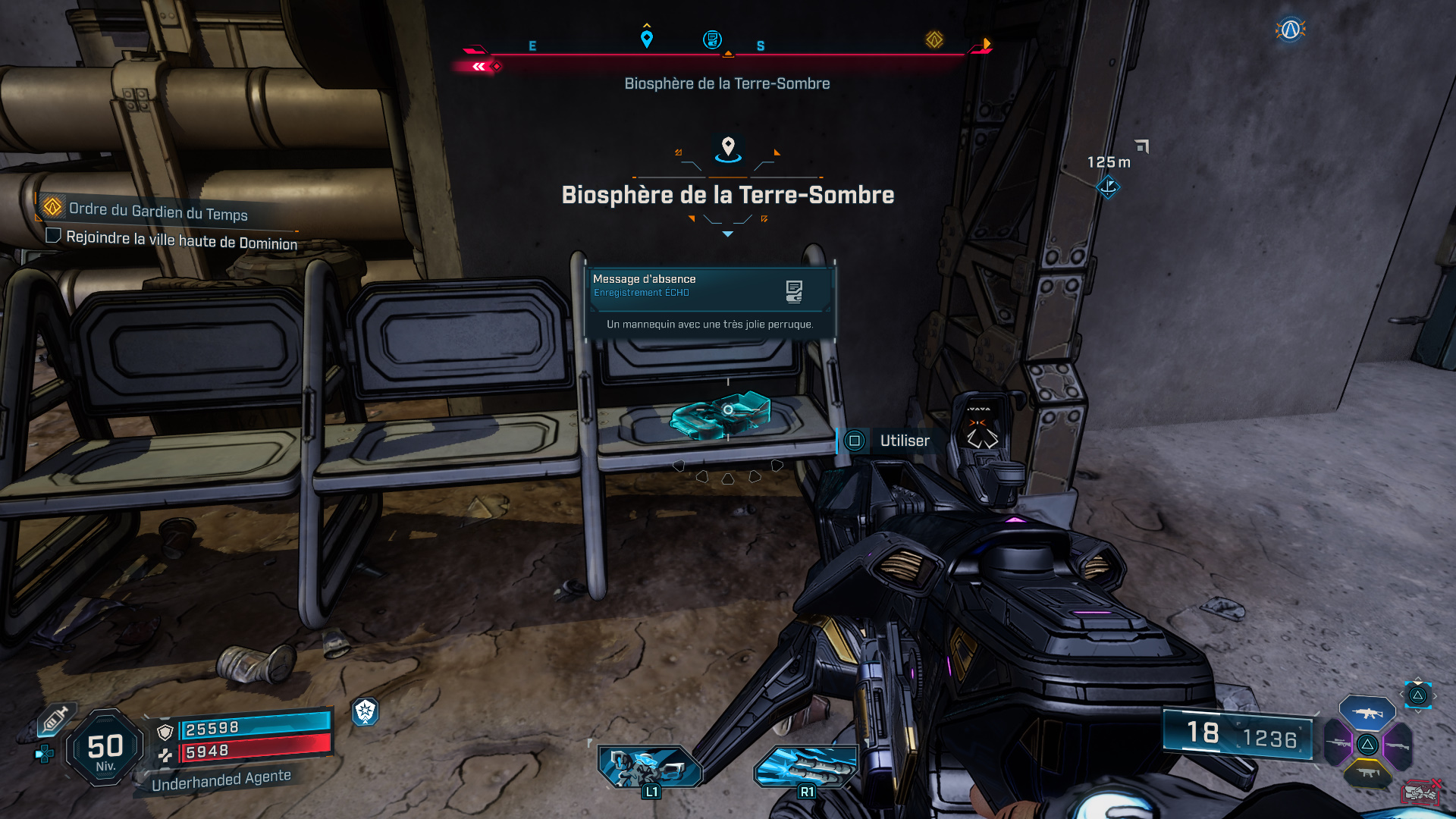Expand weapon card with right chevron

1435,695
